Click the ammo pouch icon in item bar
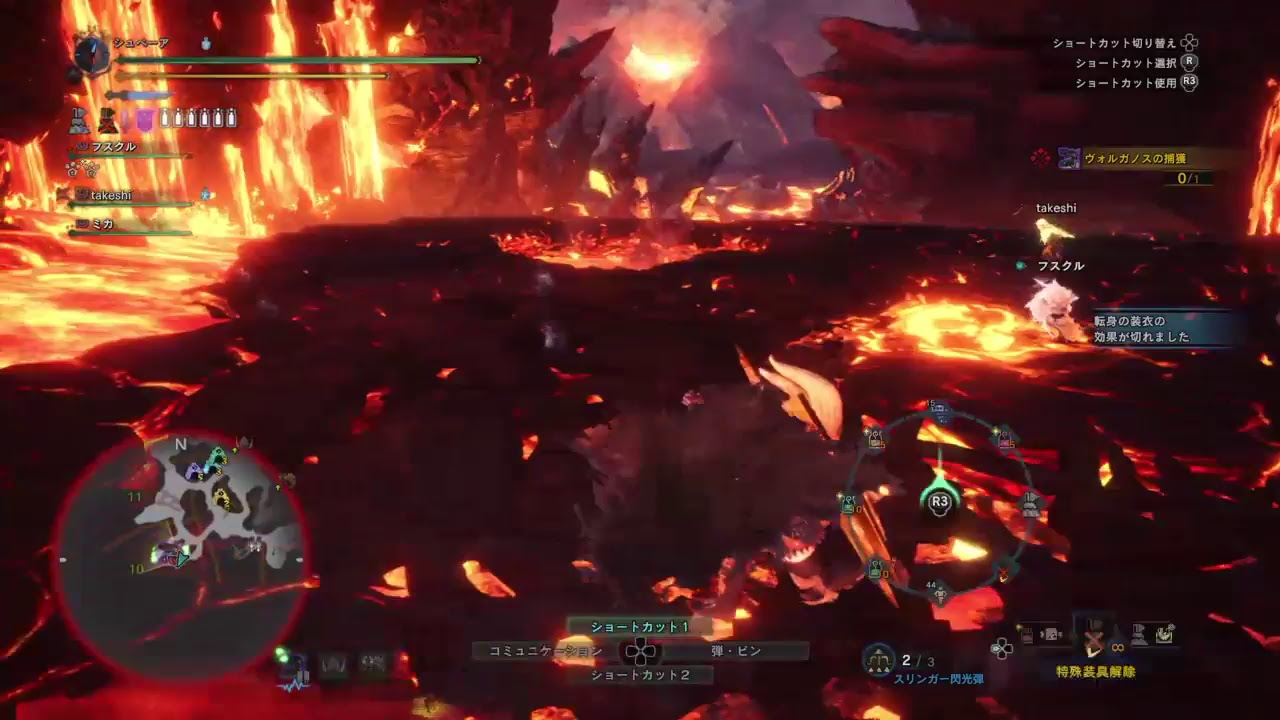The height and width of the screenshot is (720, 1280). coord(1050,632)
